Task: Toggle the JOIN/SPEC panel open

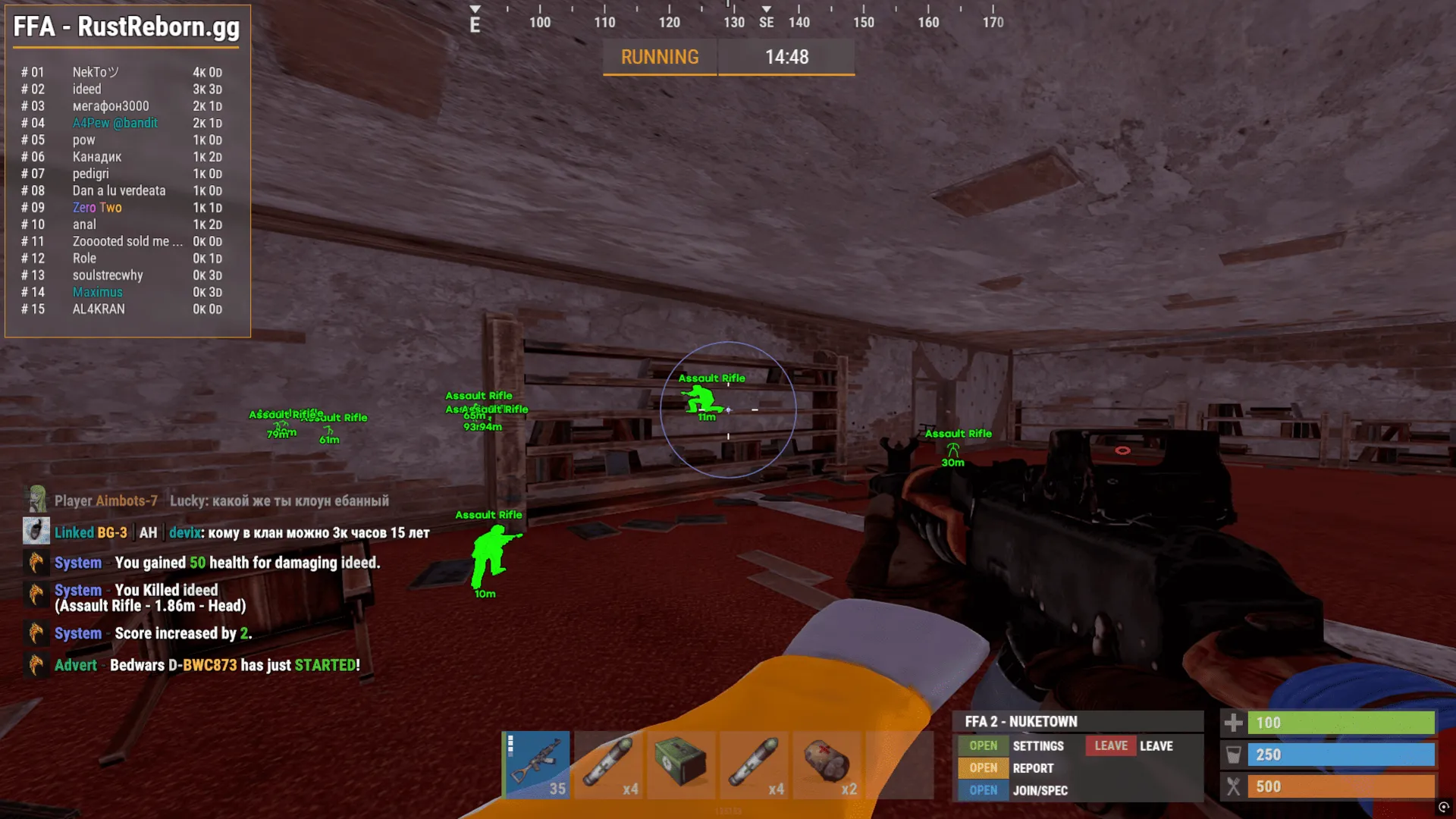Action: coord(982,790)
